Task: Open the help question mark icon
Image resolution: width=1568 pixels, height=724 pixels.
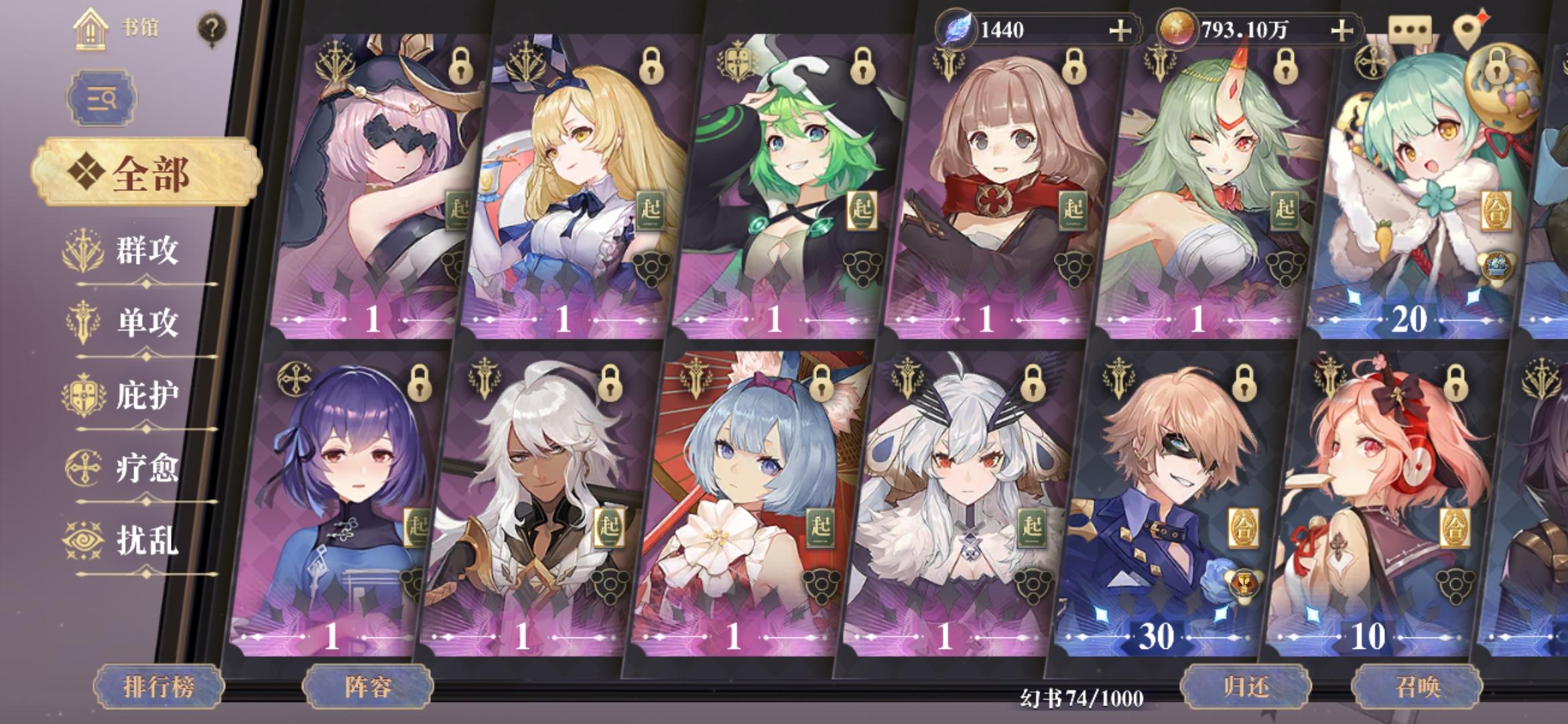Action: tap(212, 28)
